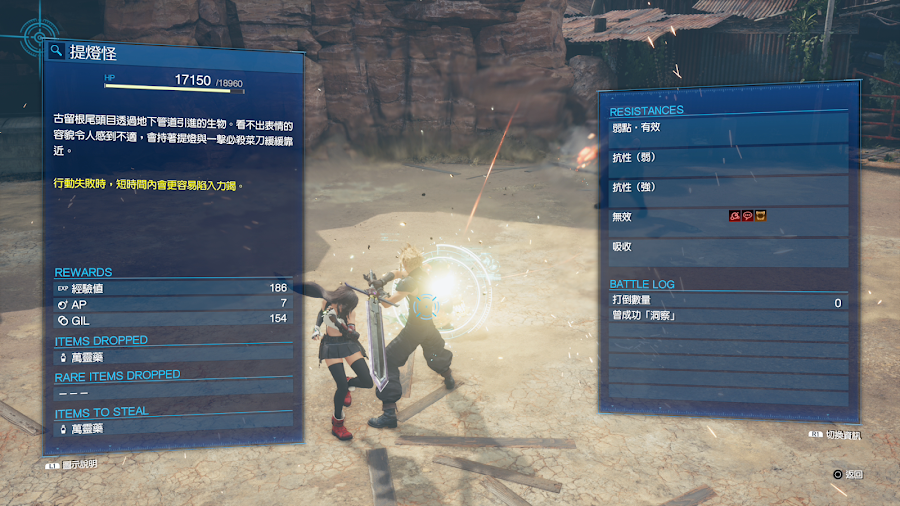This screenshot has height=506, width=900.
Task: Select the AP reward row
Action: coord(172,303)
